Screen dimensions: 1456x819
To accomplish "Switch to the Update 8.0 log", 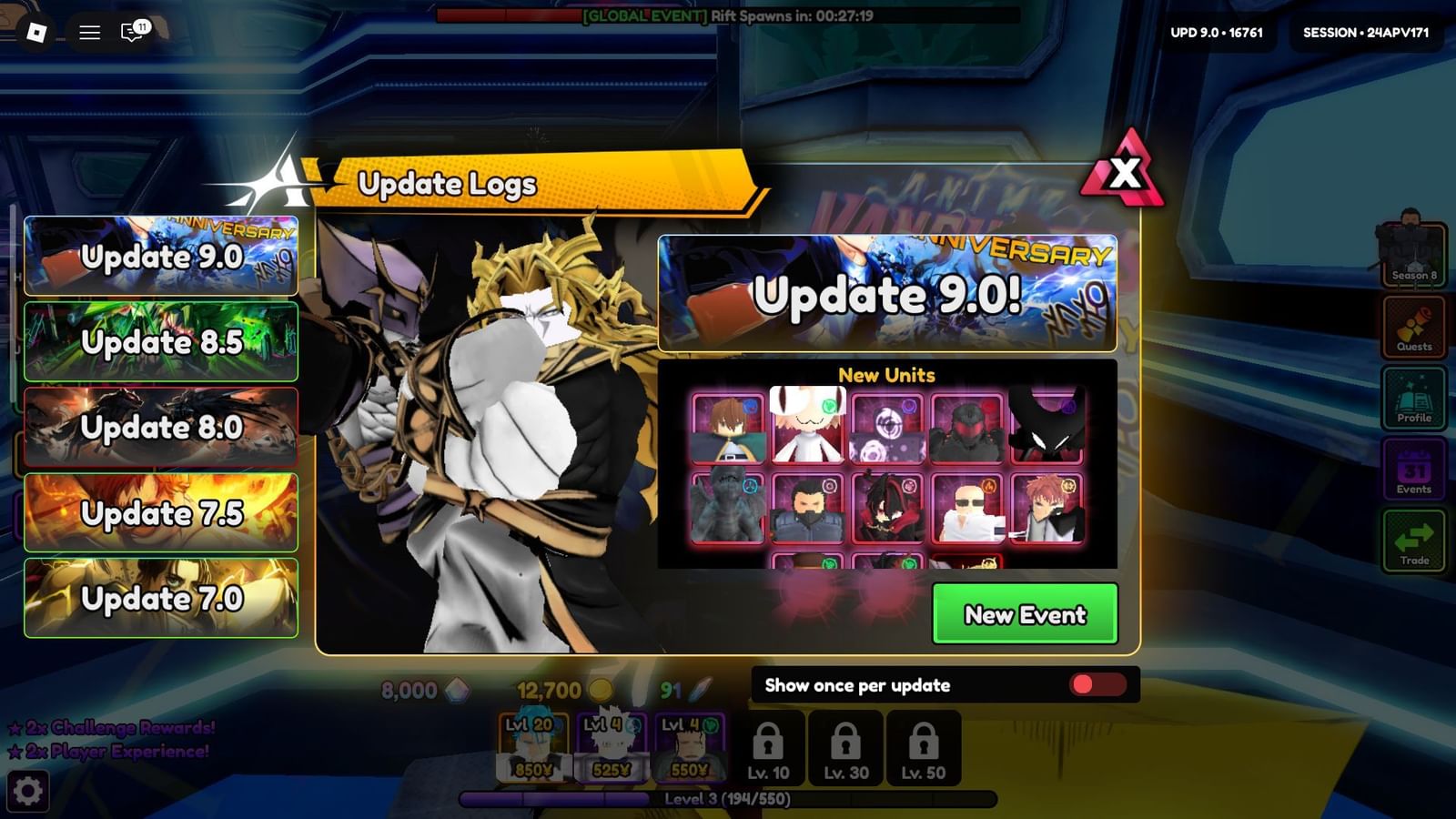I will 160,428.
